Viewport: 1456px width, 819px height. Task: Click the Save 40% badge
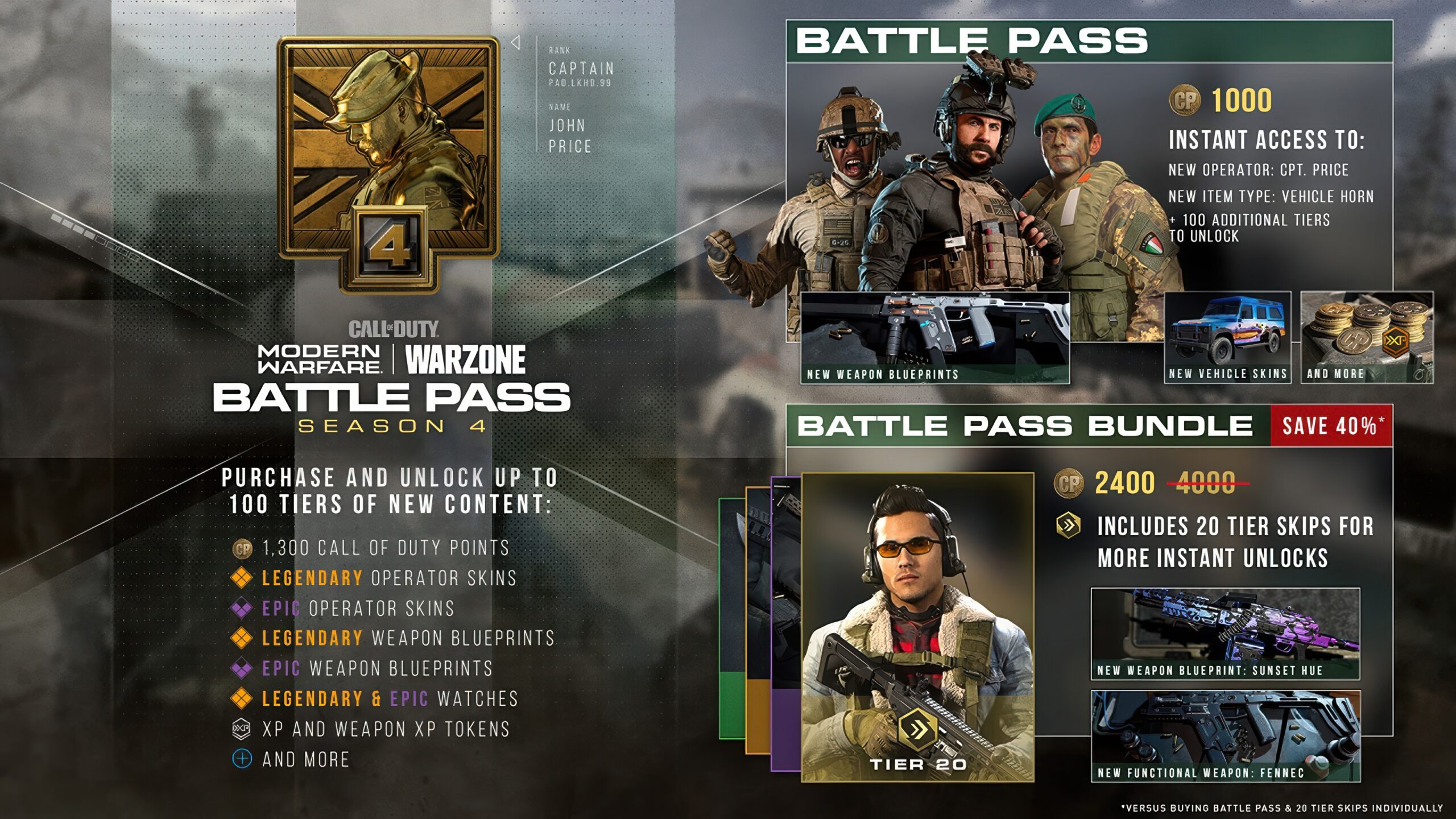coord(1331,426)
